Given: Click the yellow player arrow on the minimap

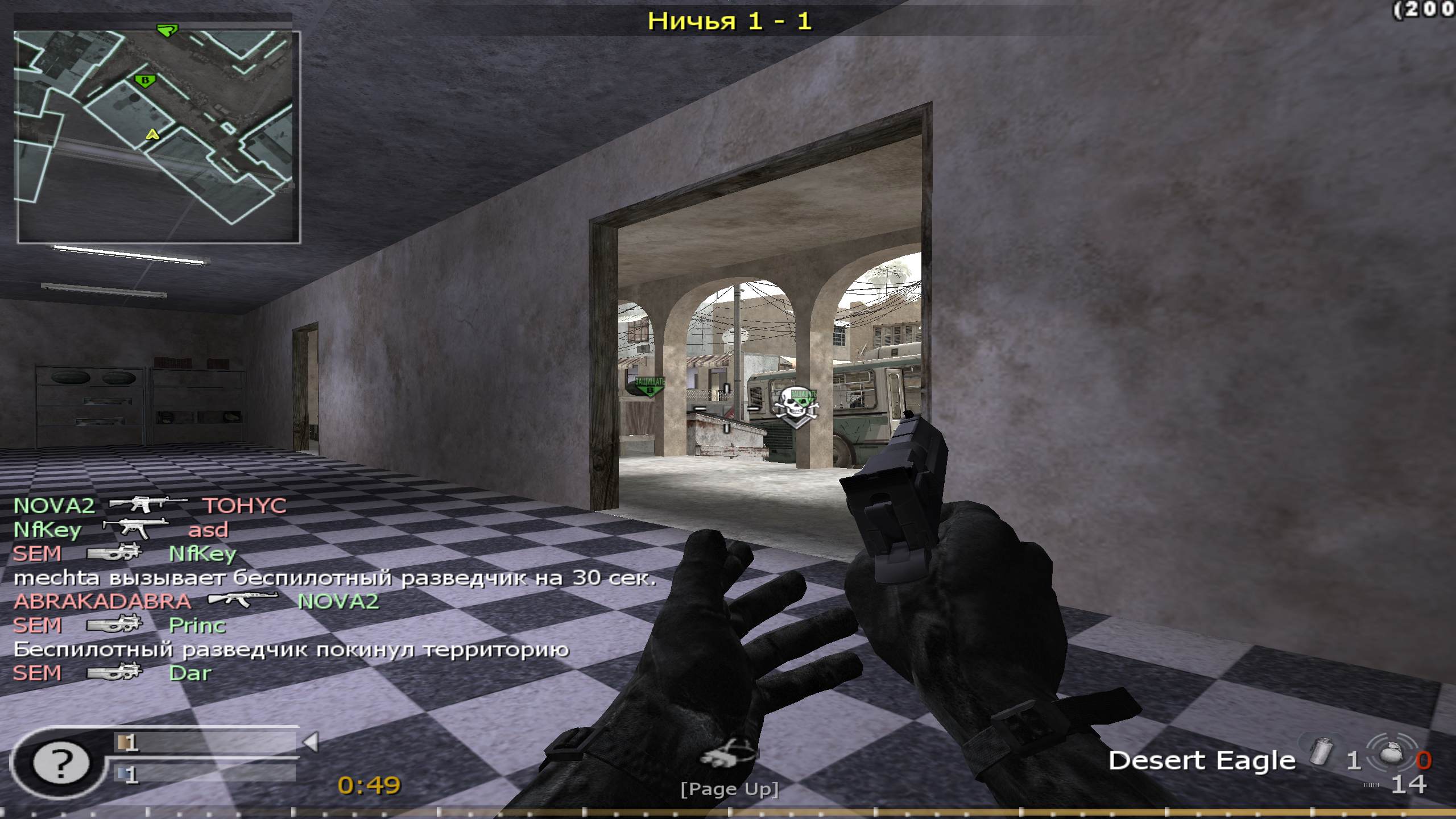Looking at the screenshot, I should click(152, 135).
